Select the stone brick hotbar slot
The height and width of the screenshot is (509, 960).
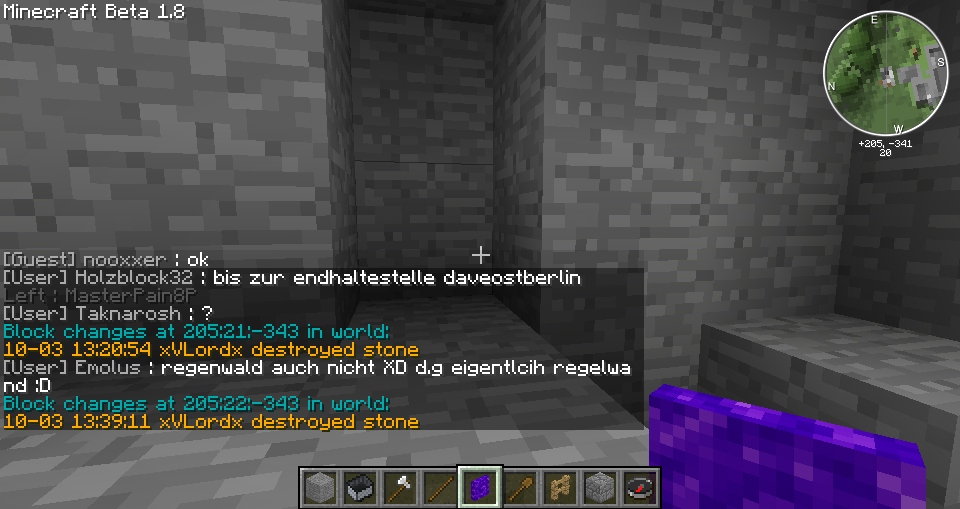[x=599, y=487]
